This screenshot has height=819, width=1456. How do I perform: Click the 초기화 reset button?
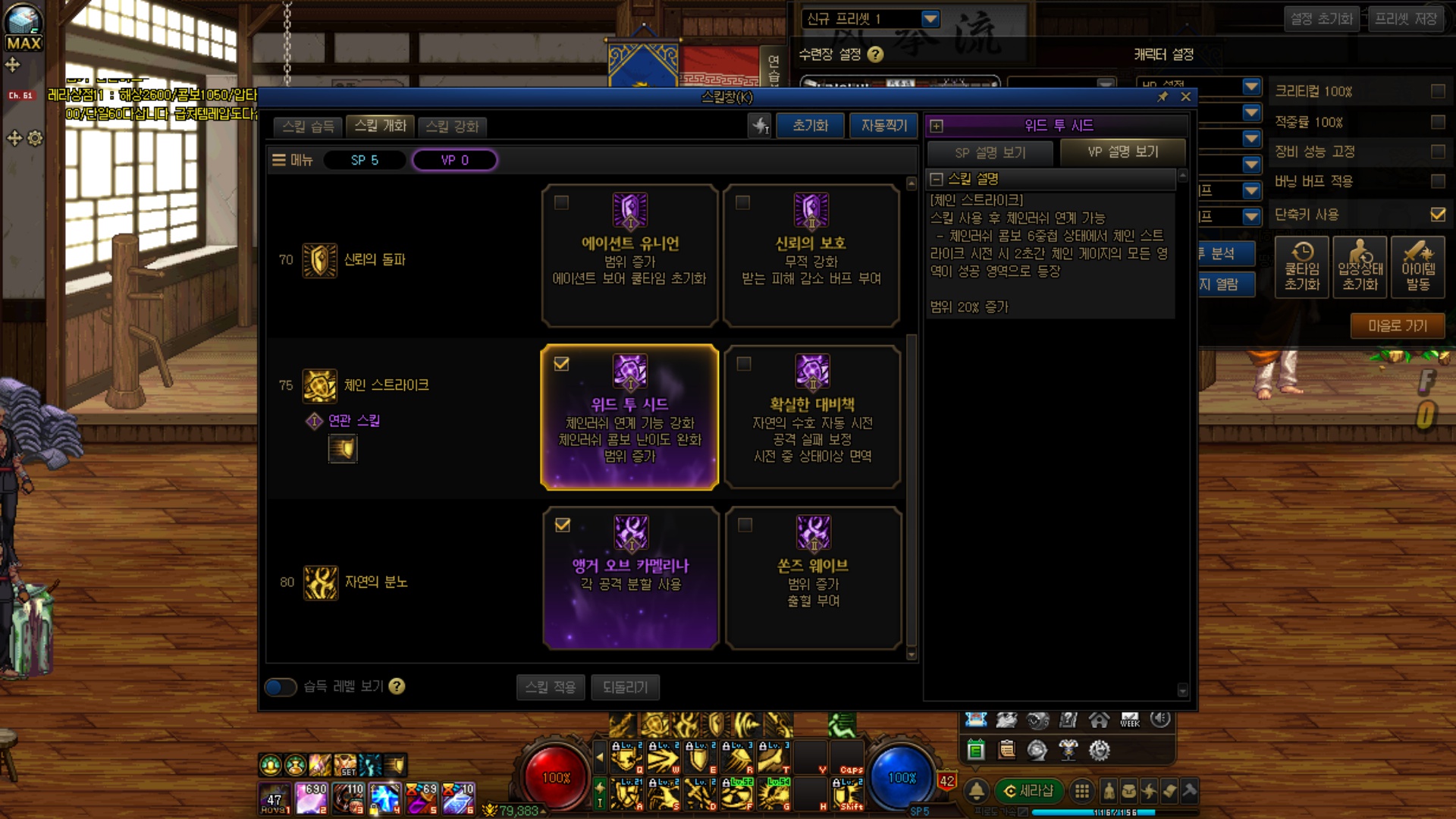[810, 126]
